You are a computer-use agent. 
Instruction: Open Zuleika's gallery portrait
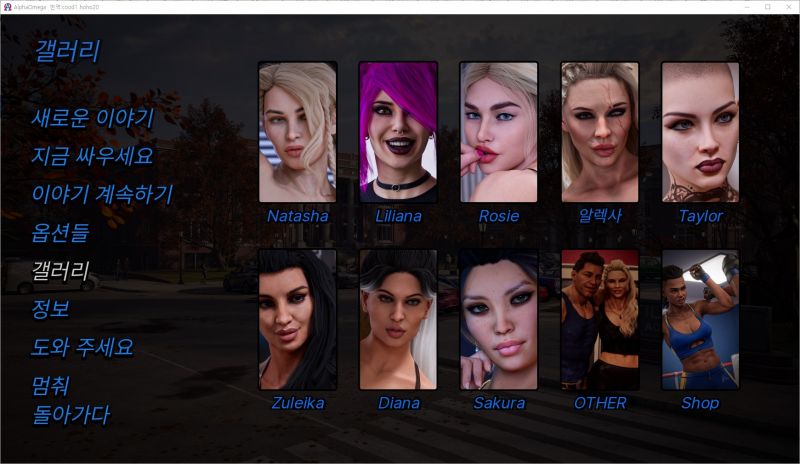coord(297,320)
